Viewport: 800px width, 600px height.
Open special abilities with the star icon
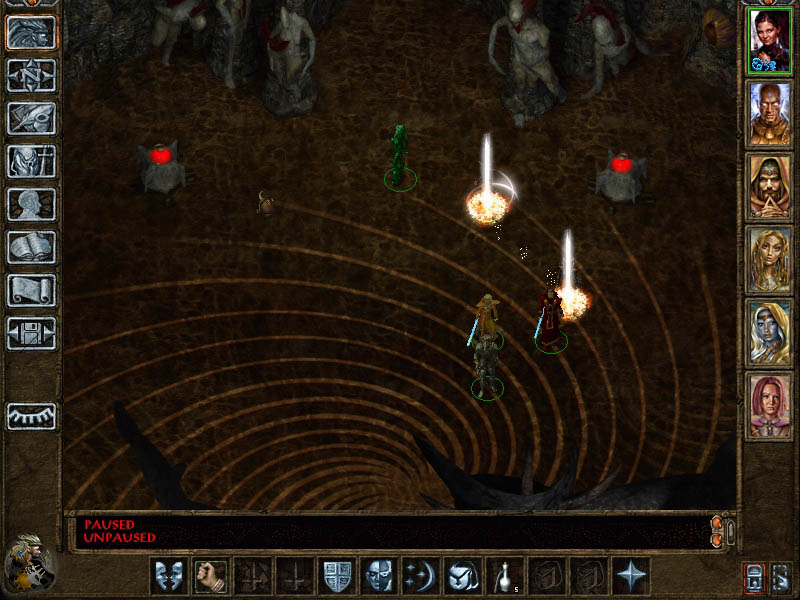coord(630,576)
